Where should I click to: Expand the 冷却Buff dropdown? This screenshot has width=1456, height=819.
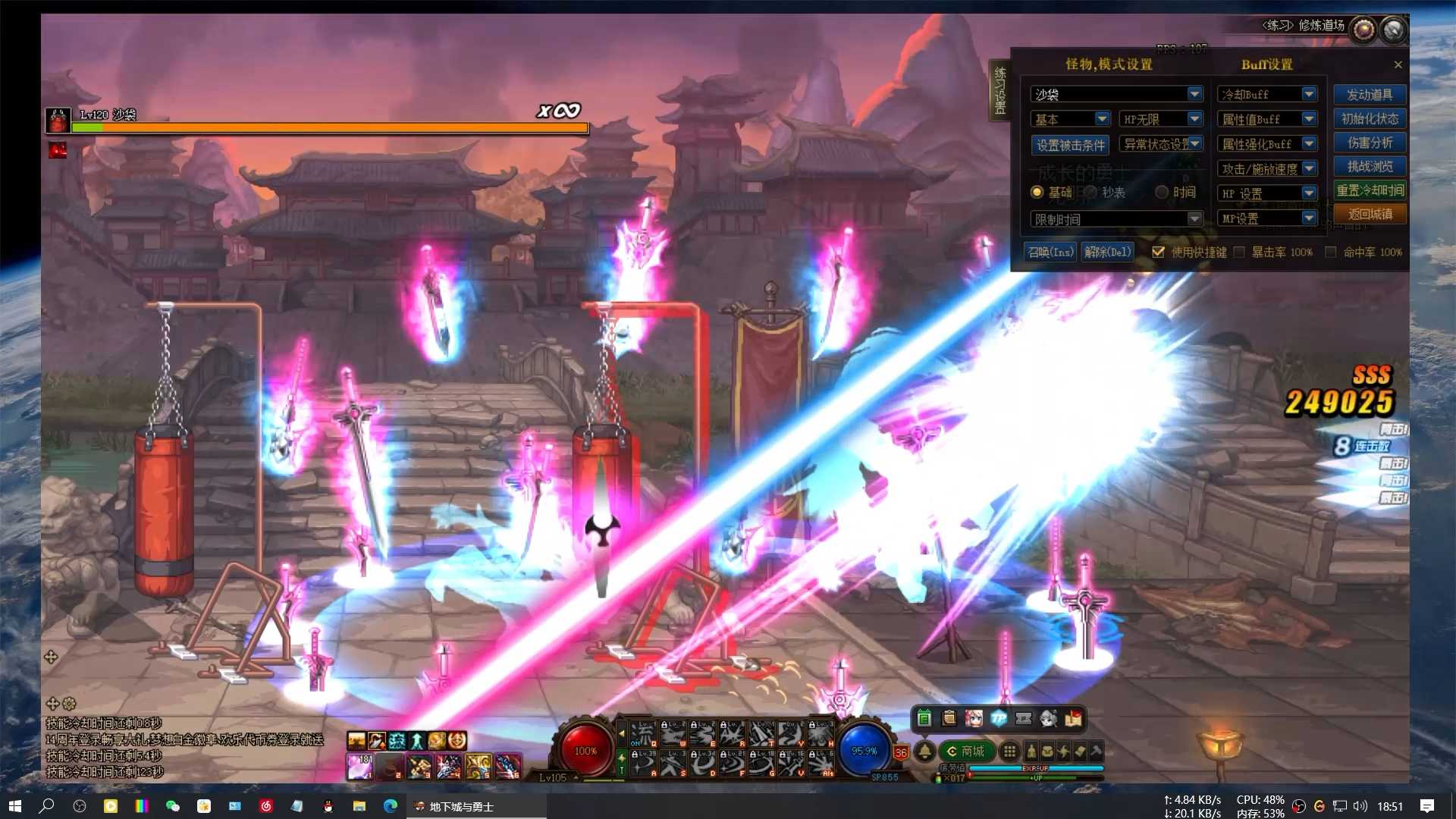click(1309, 94)
